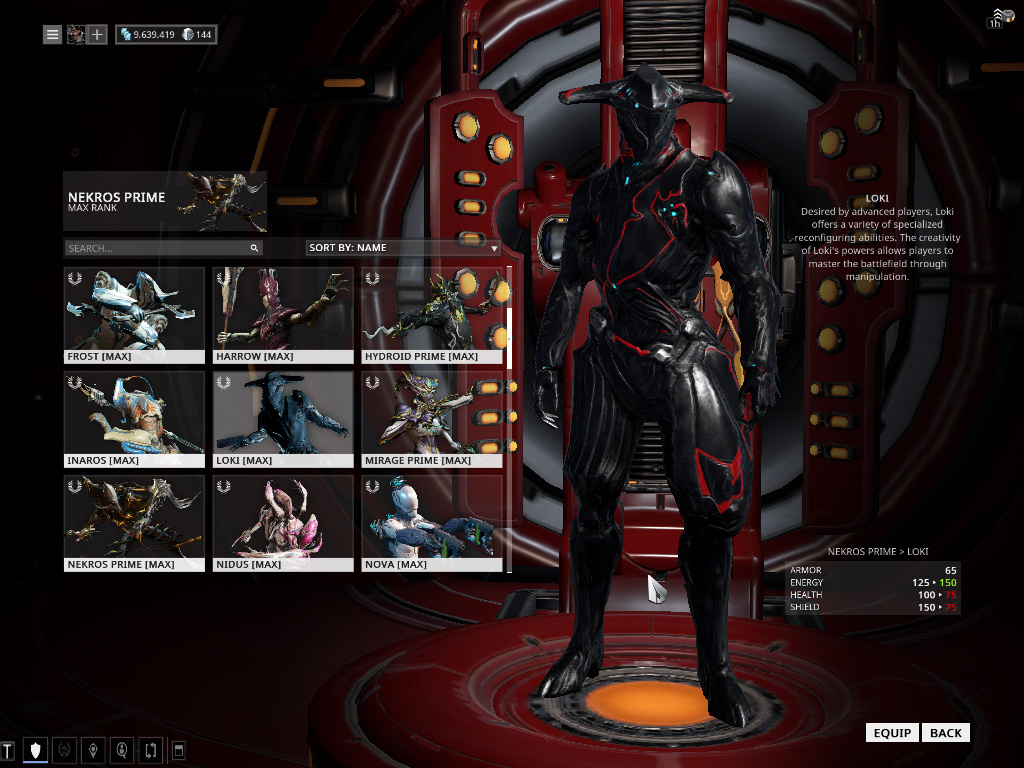The height and width of the screenshot is (768, 1024).
Task: Click the plus button beside the avatar
Action: coord(97,35)
